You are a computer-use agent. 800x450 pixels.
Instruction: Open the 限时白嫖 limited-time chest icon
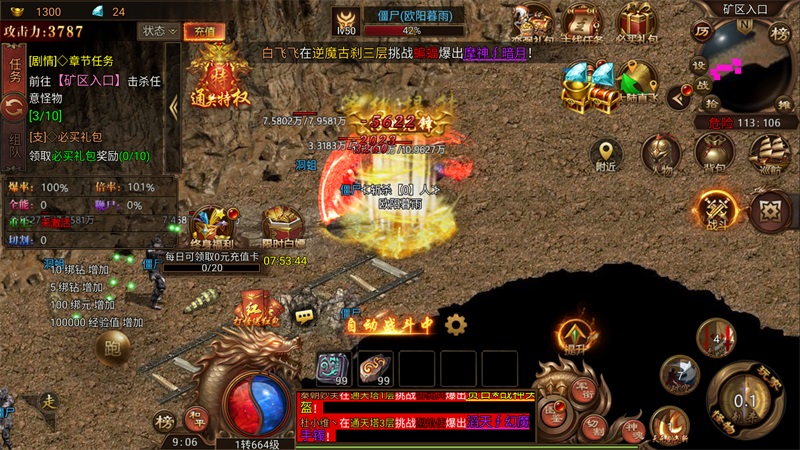pos(282,227)
